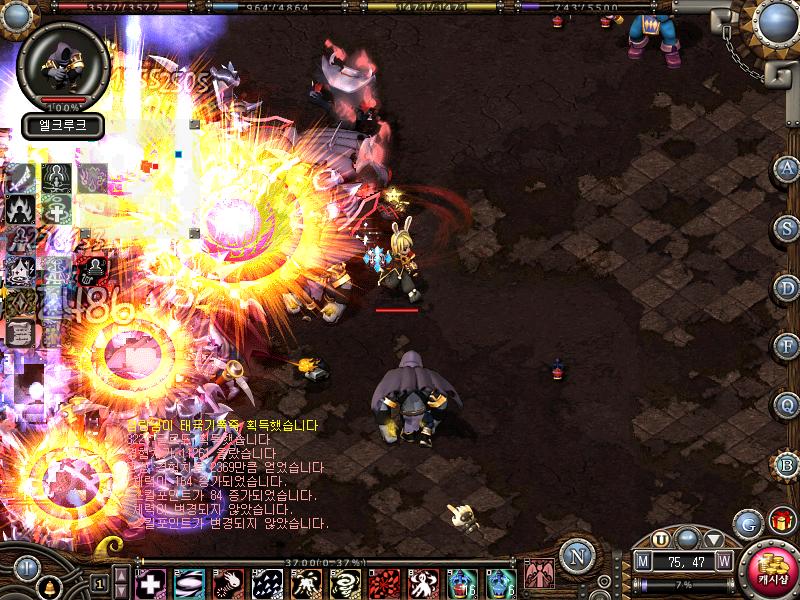800x600 pixels.
Task: Open the S menu button
Action: tap(787, 227)
